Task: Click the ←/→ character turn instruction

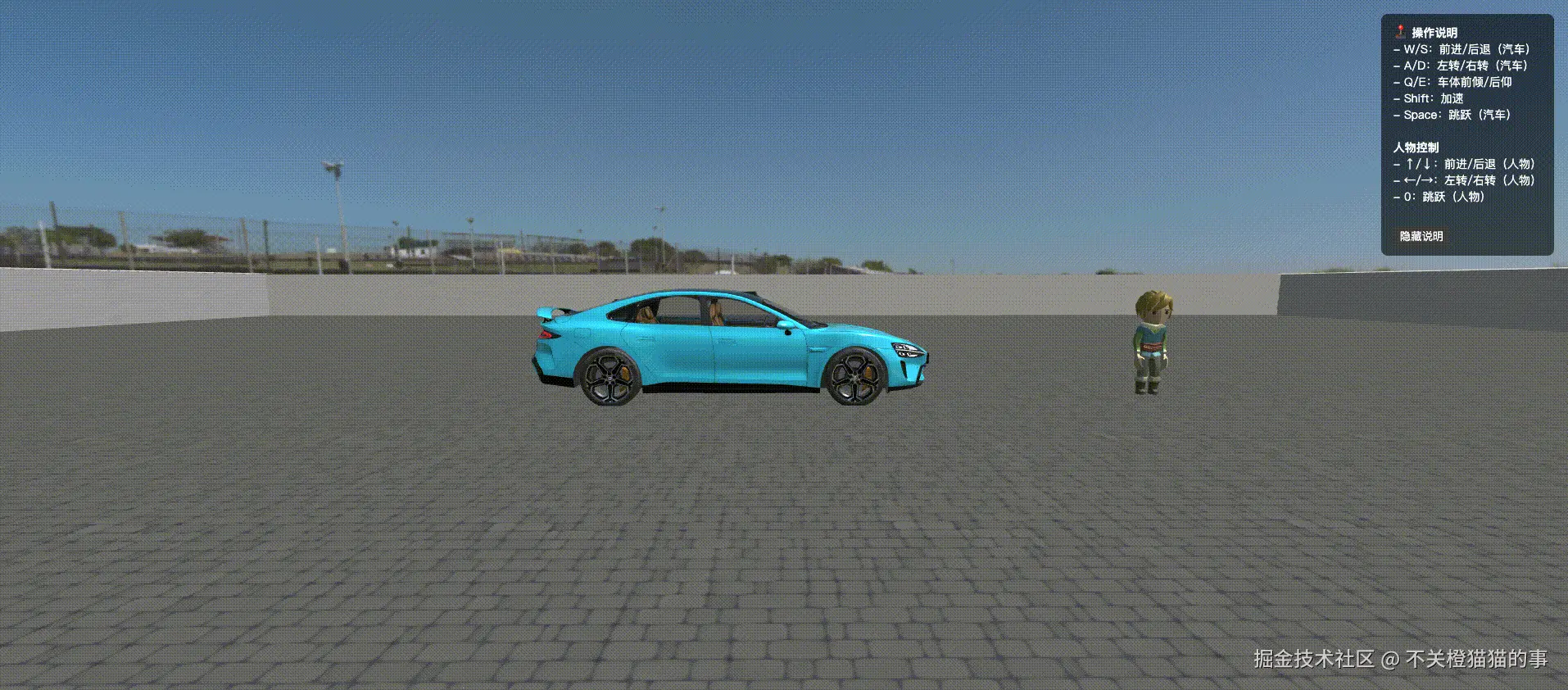Action: pos(1465,180)
